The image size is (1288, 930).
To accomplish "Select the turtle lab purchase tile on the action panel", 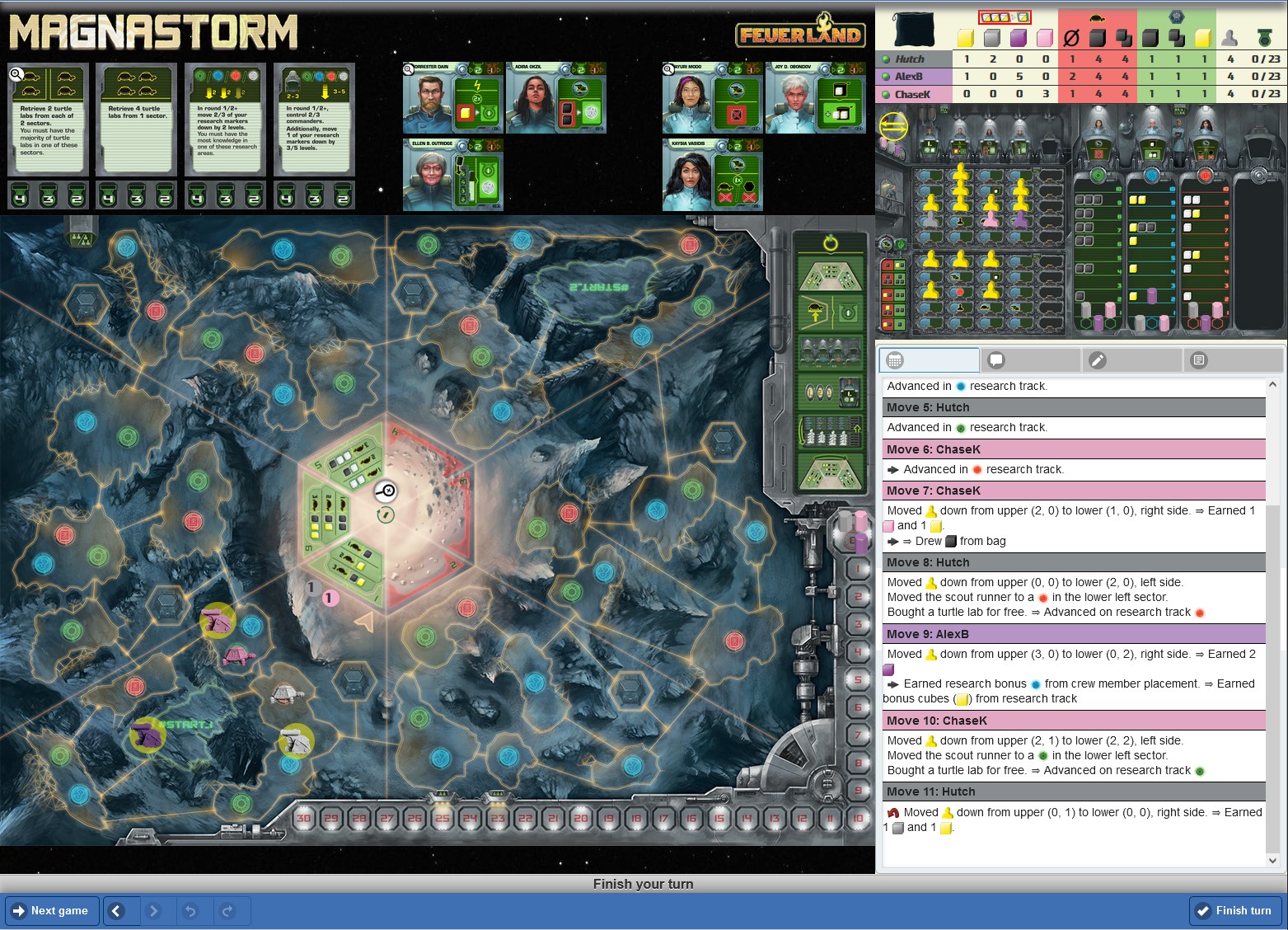I will pyautogui.click(x=830, y=312).
